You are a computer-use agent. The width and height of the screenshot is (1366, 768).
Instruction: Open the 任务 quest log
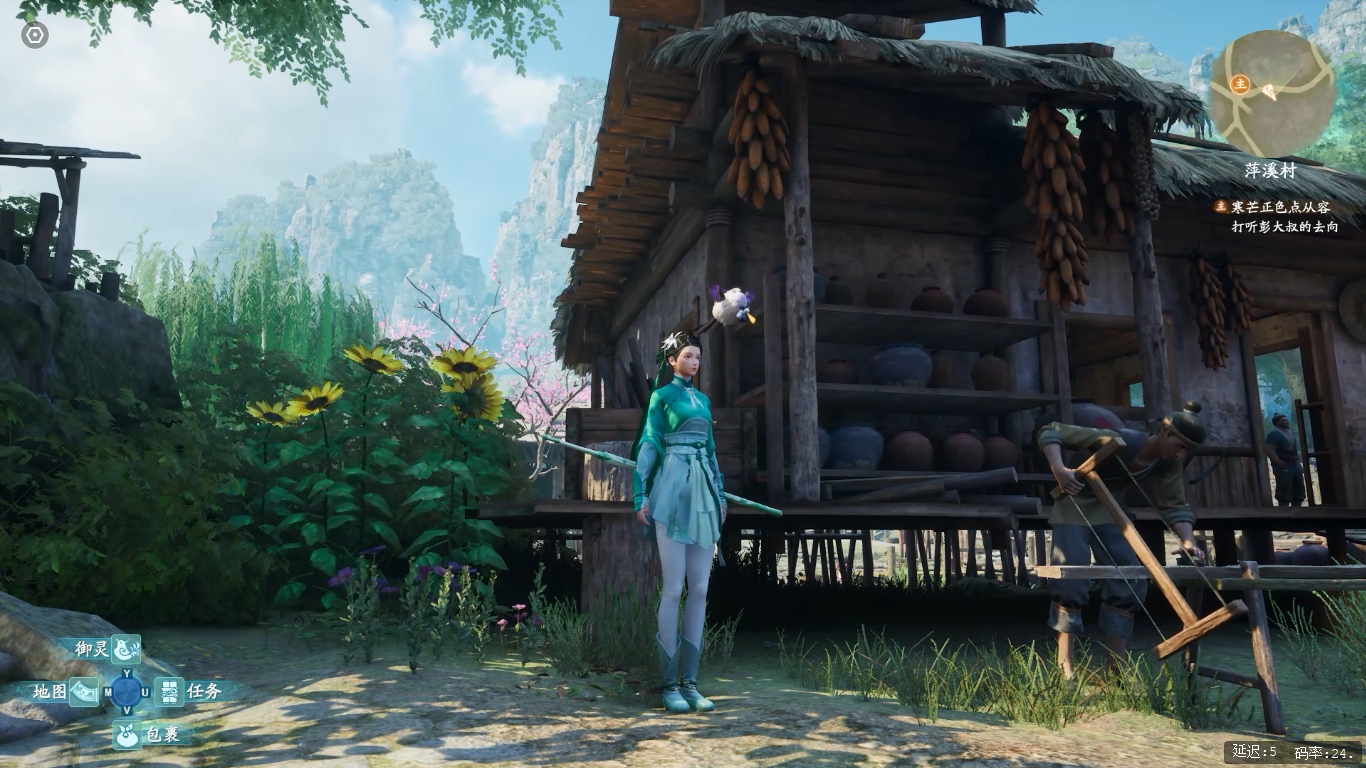[169, 691]
